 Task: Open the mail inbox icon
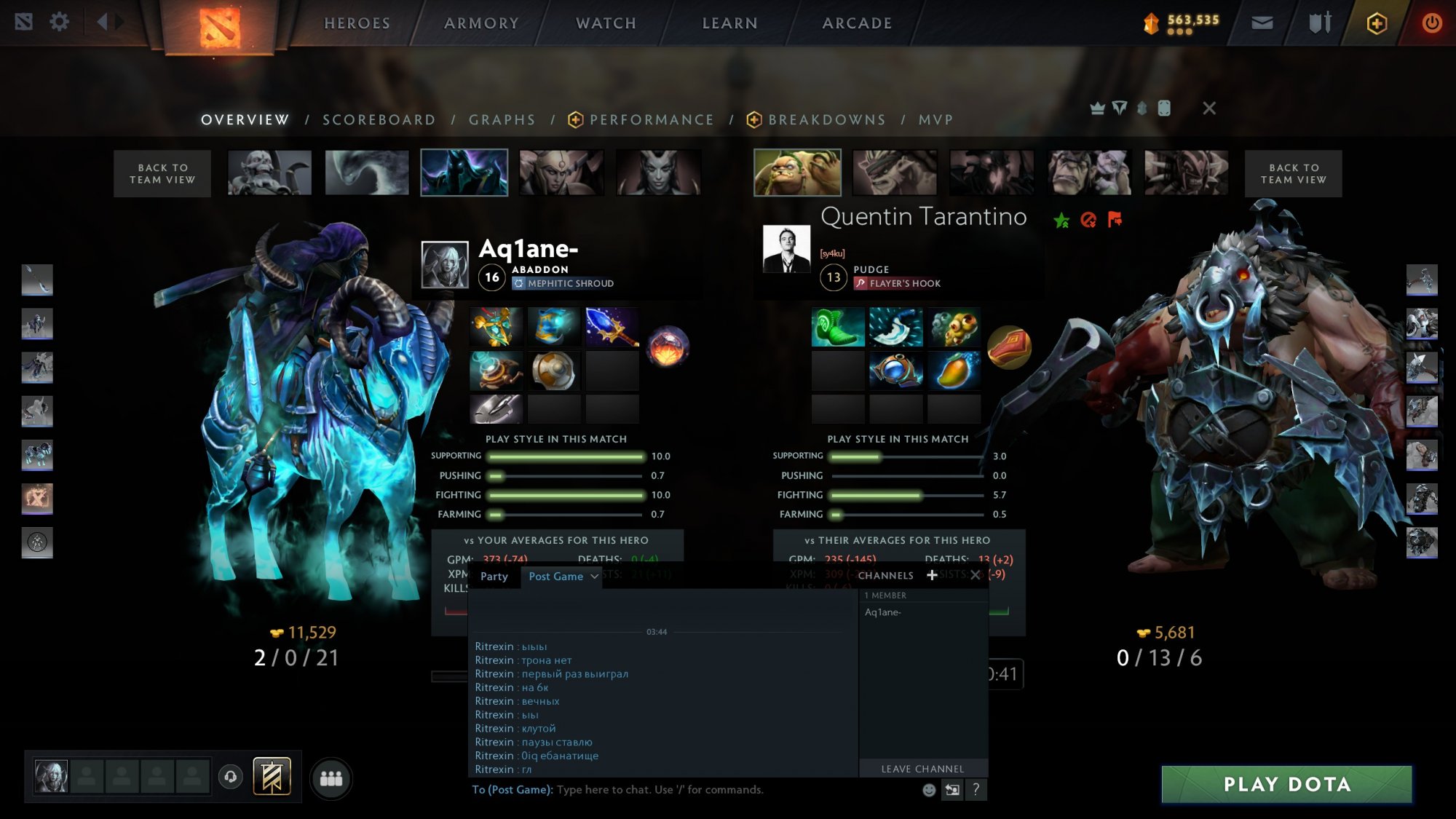point(1262,23)
